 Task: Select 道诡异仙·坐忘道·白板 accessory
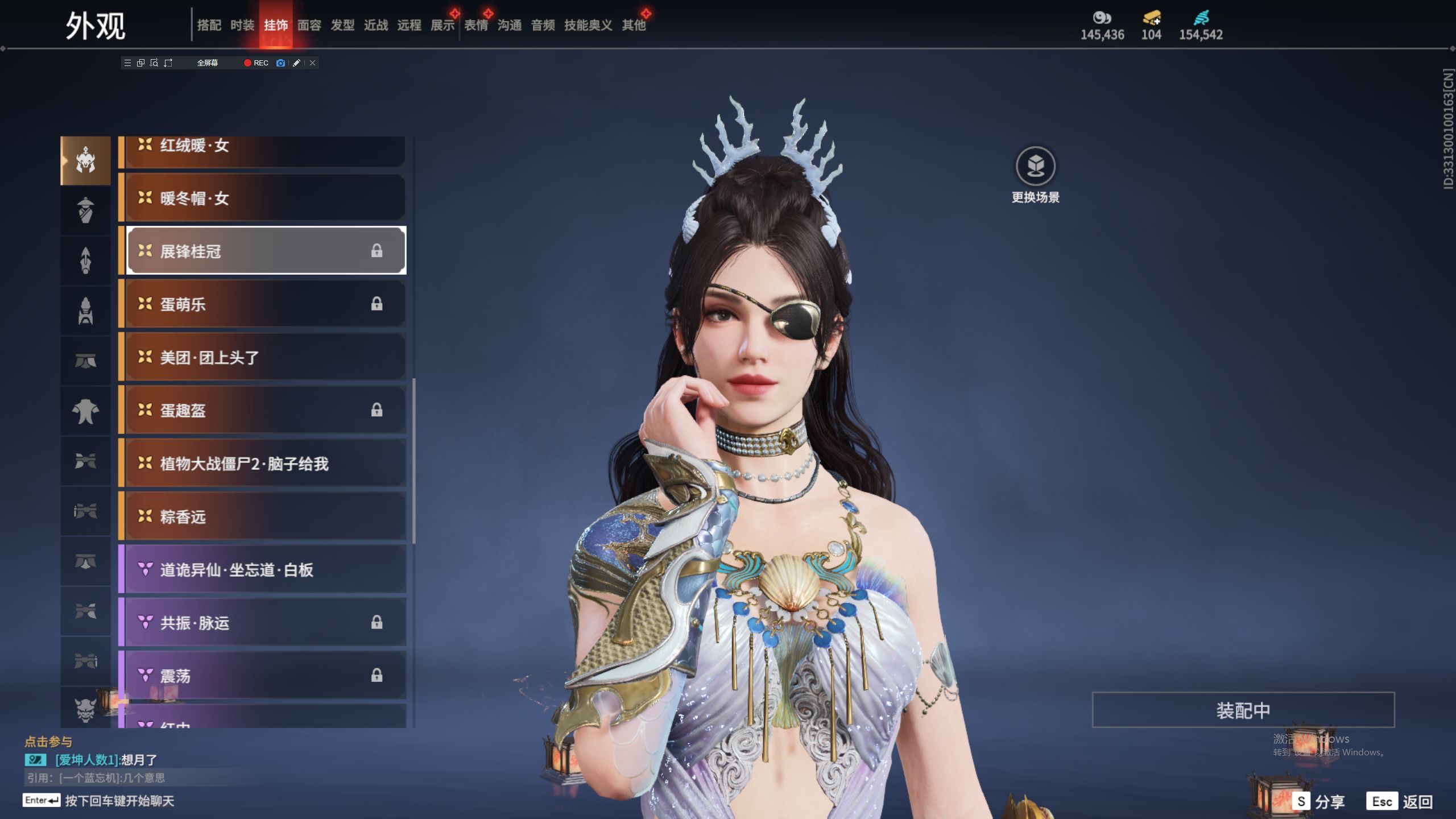tap(265, 569)
